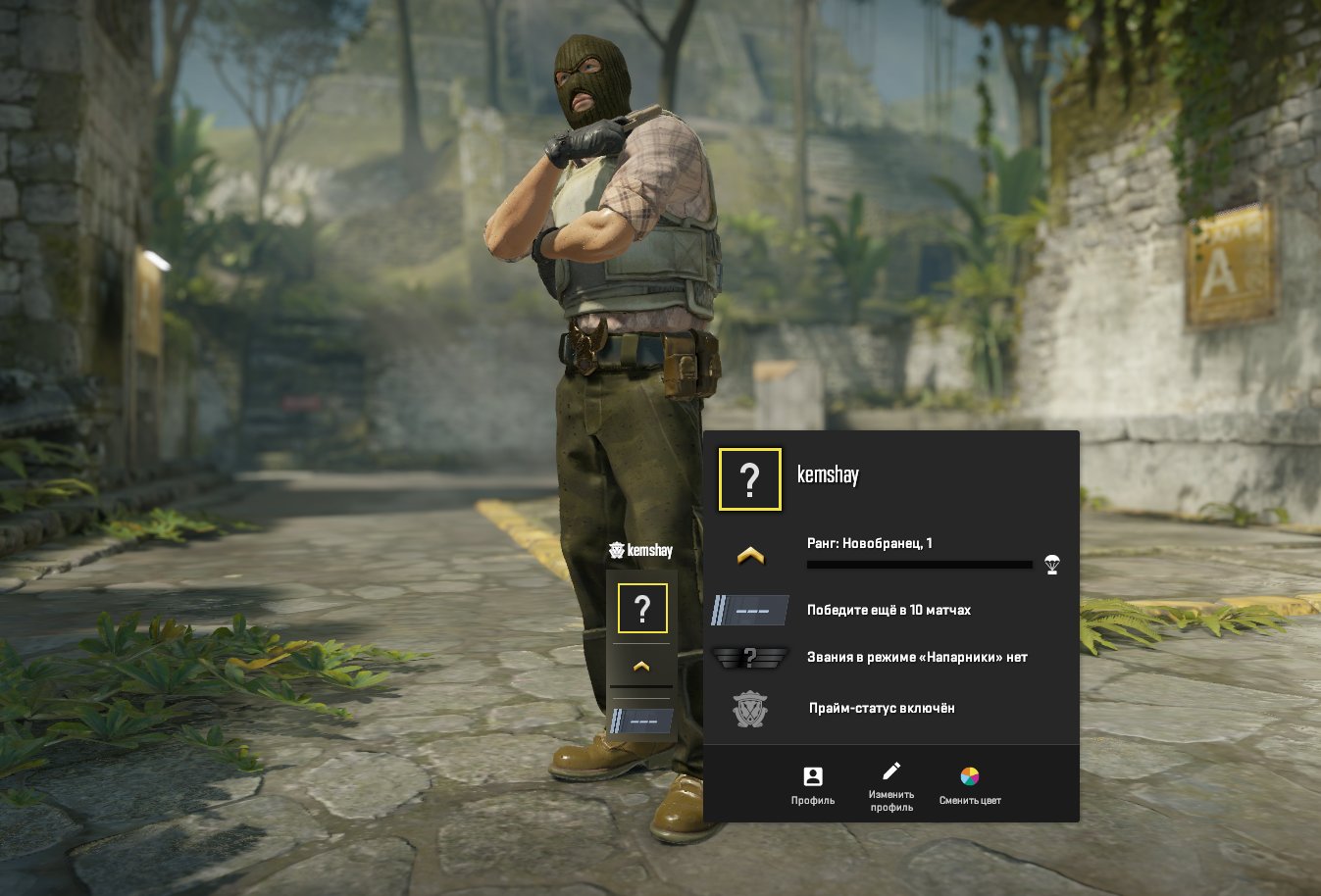Select the Напарники winged rank emblem
The height and width of the screenshot is (896, 1321).
click(750, 657)
